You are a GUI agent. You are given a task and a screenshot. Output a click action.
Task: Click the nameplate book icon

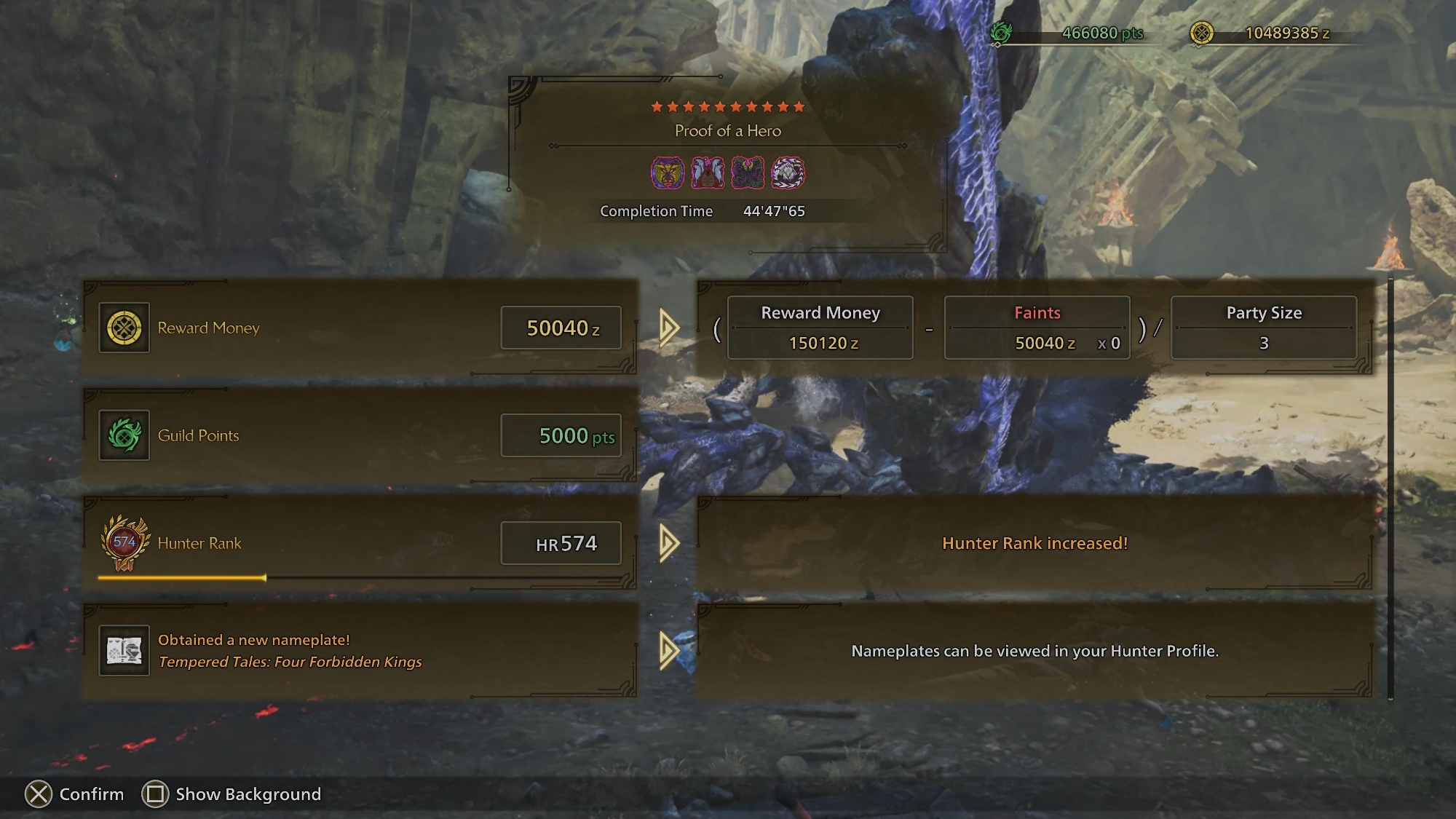tap(124, 651)
